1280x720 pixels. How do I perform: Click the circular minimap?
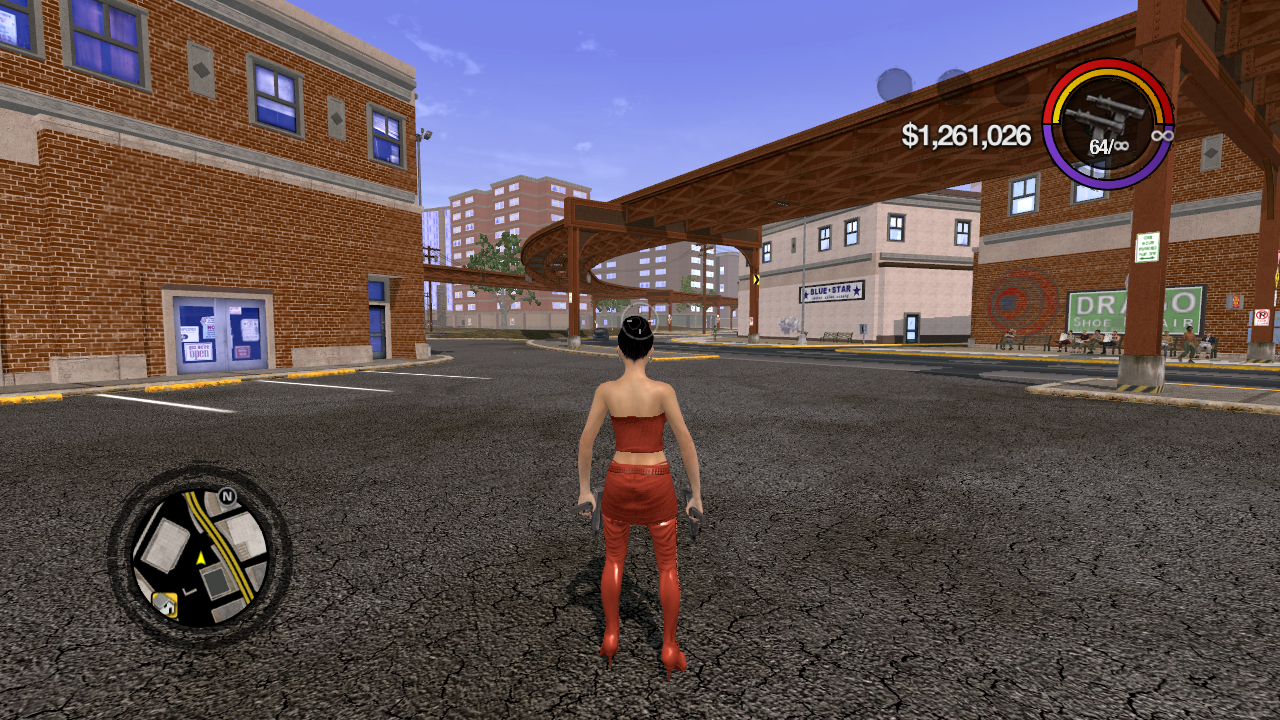pos(199,556)
